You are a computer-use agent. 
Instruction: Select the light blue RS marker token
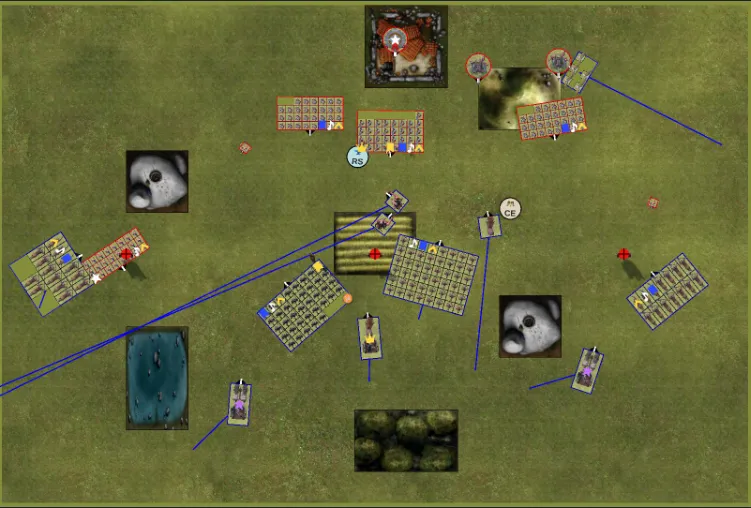[358, 157]
